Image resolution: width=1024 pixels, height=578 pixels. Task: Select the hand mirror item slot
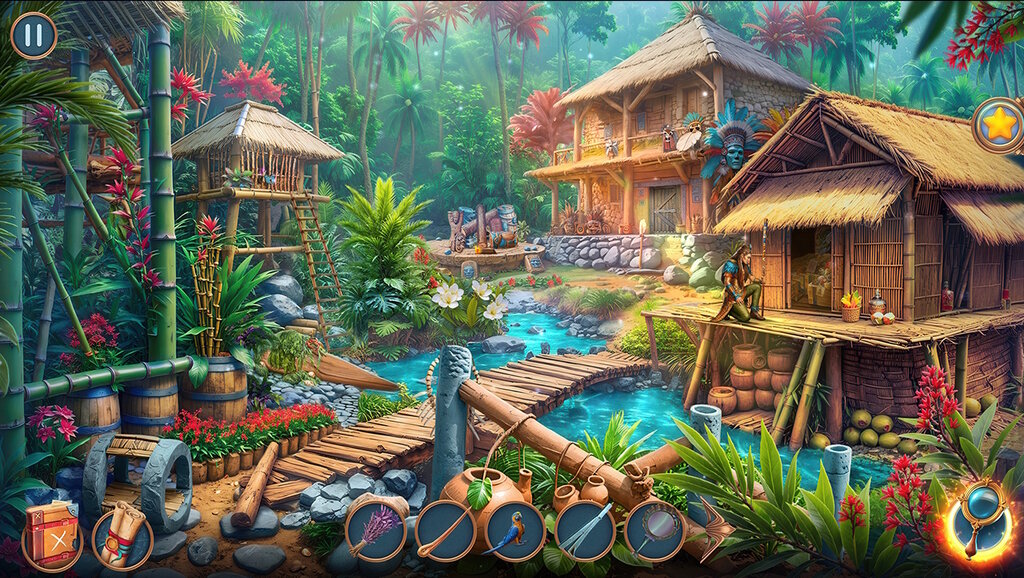click(x=655, y=530)
